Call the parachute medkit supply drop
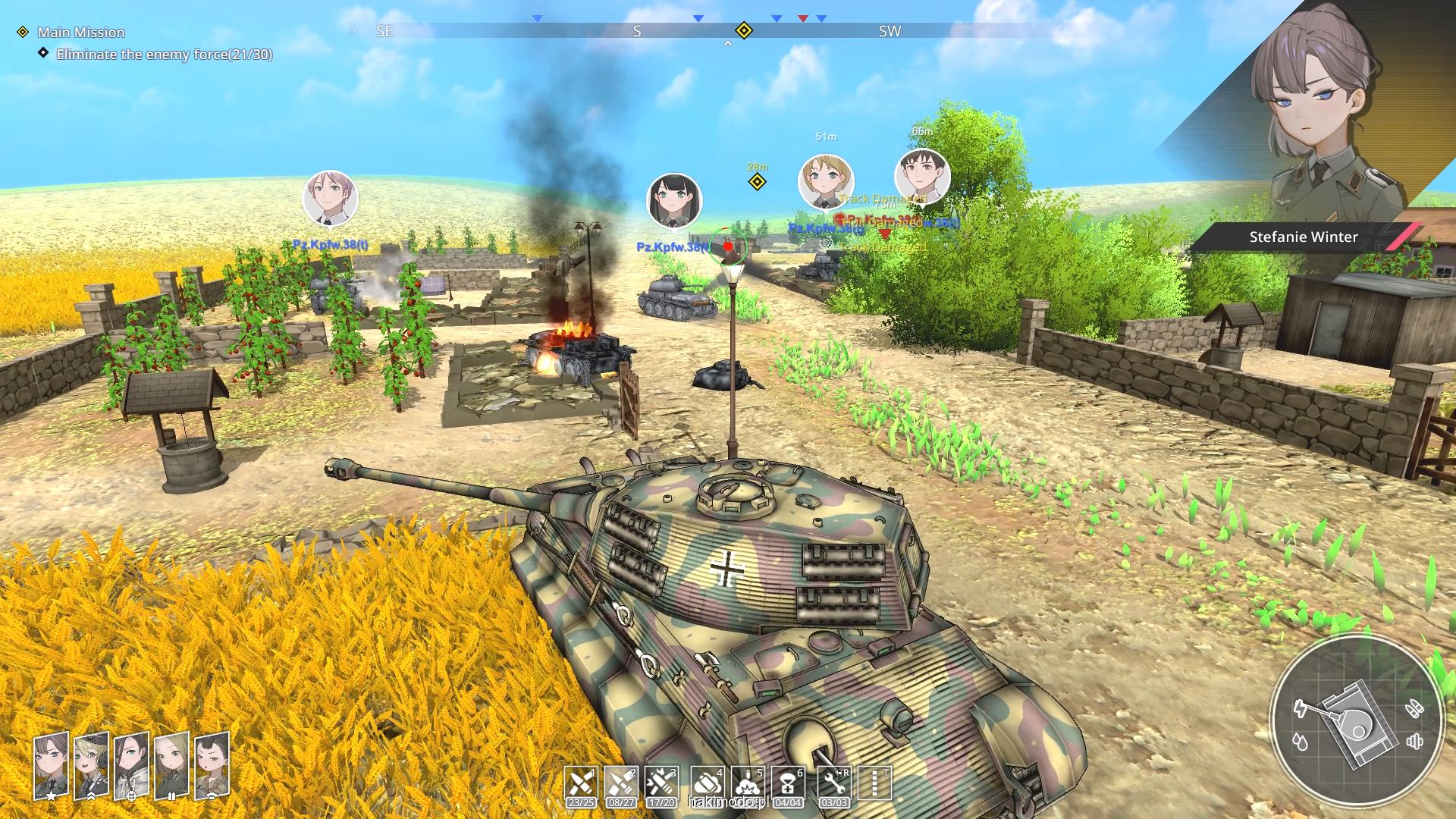Screen dimensions: 1456x819 click(788, 786)
